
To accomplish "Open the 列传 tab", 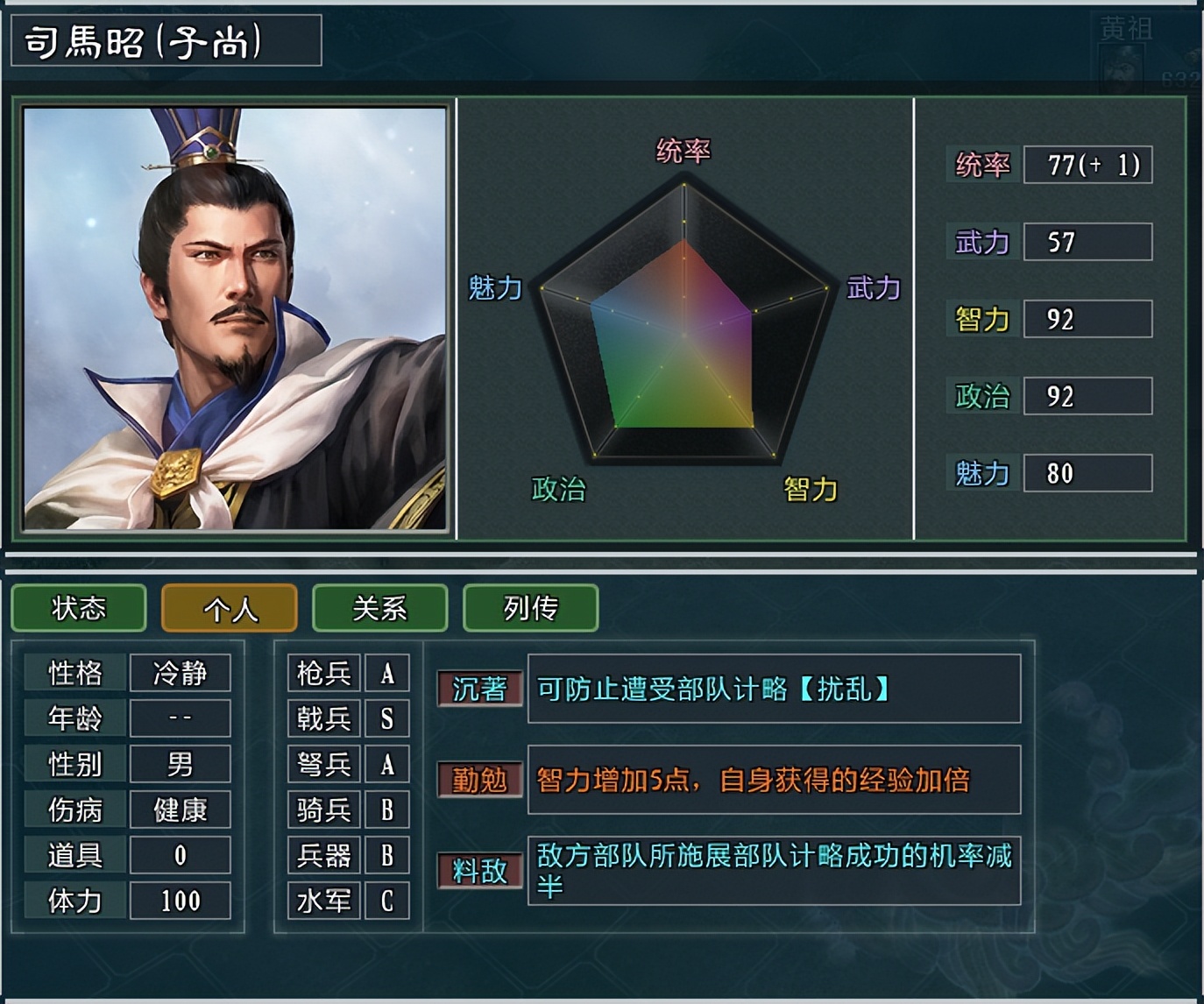I will click(529, 608).
